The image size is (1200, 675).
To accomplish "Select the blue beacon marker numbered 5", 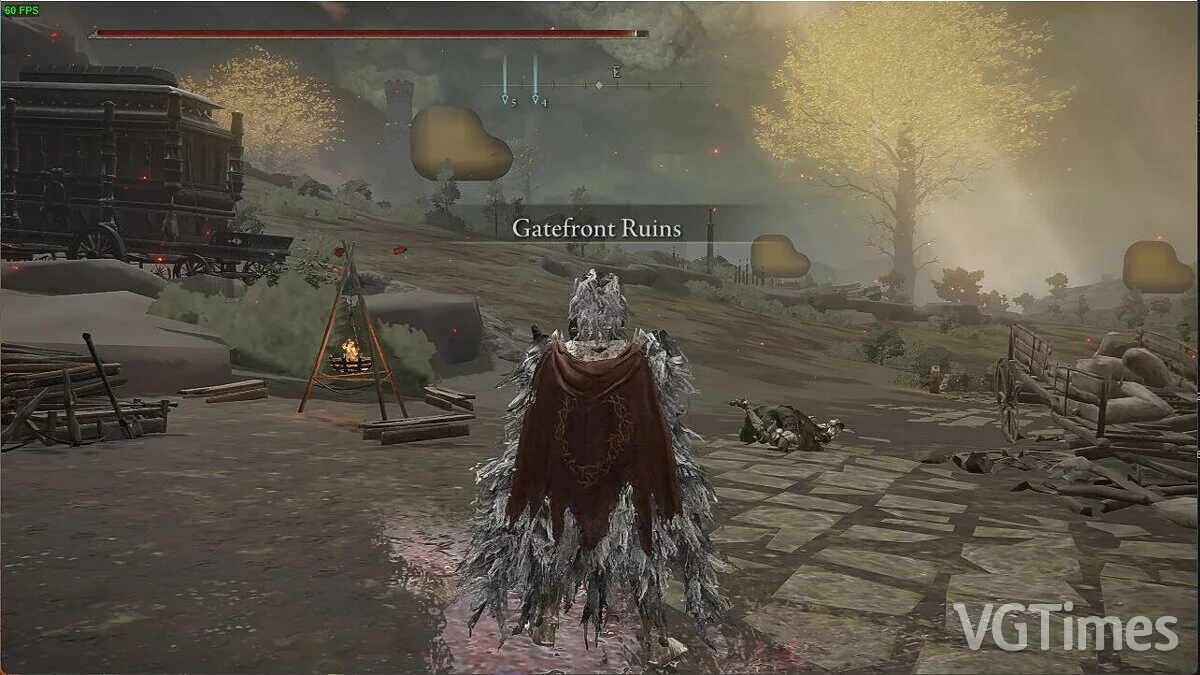I will [x=506, y=99].
